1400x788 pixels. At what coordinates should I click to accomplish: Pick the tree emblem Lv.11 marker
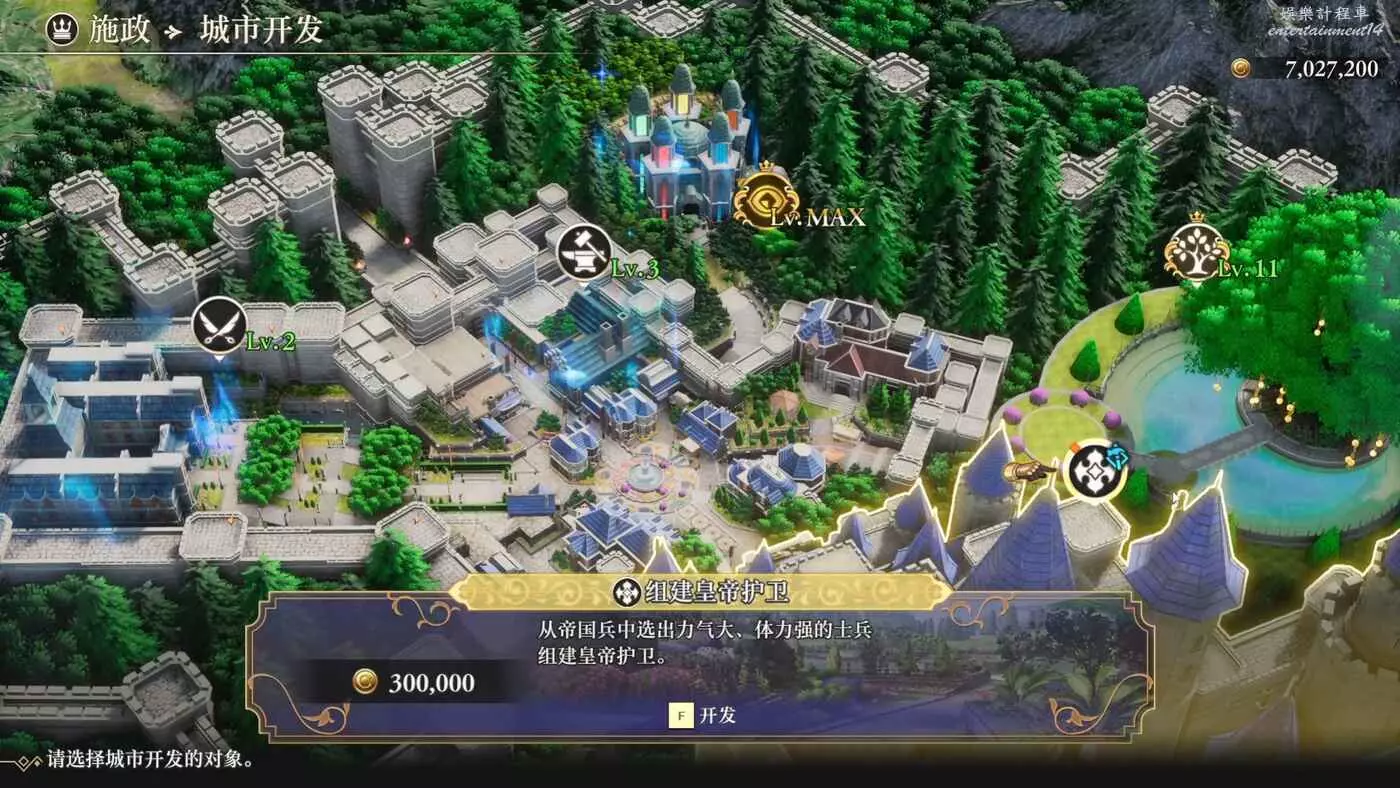[1196, 253]
